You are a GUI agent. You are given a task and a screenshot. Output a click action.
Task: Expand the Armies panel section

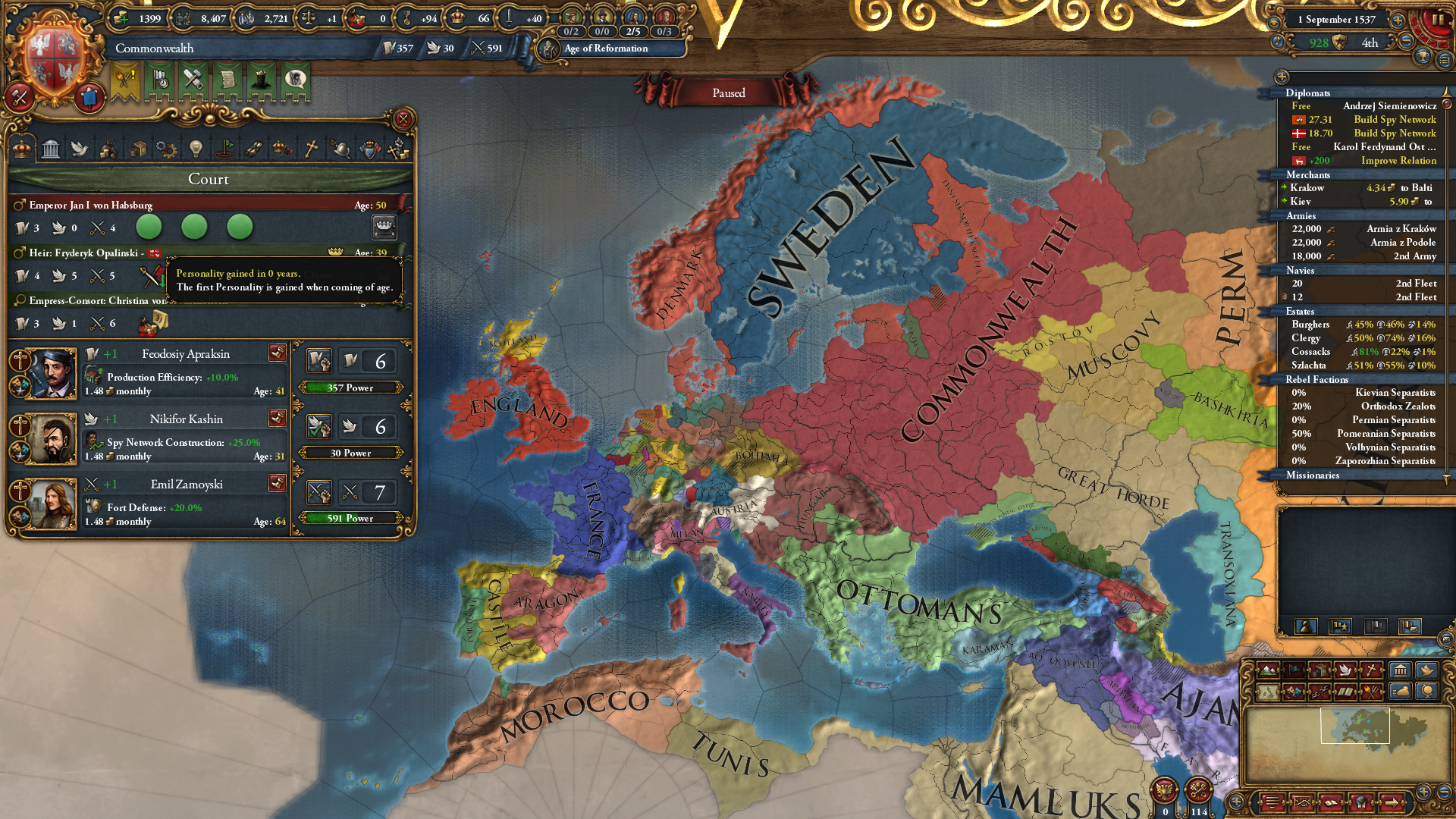[1300, 217]
